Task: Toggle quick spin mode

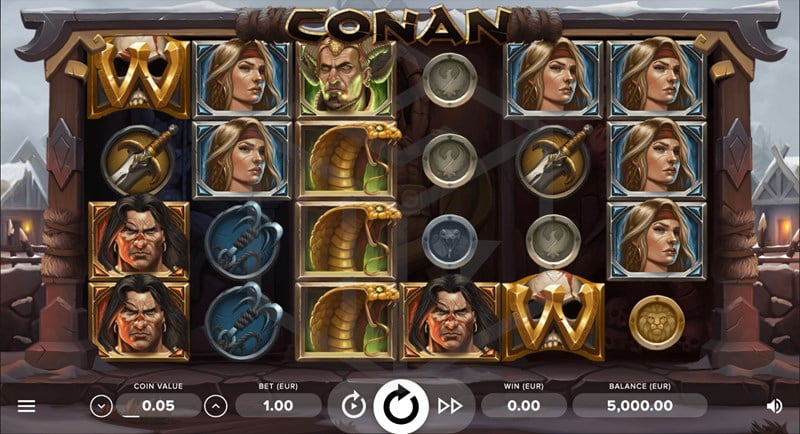Action: [x=450, y=405]
